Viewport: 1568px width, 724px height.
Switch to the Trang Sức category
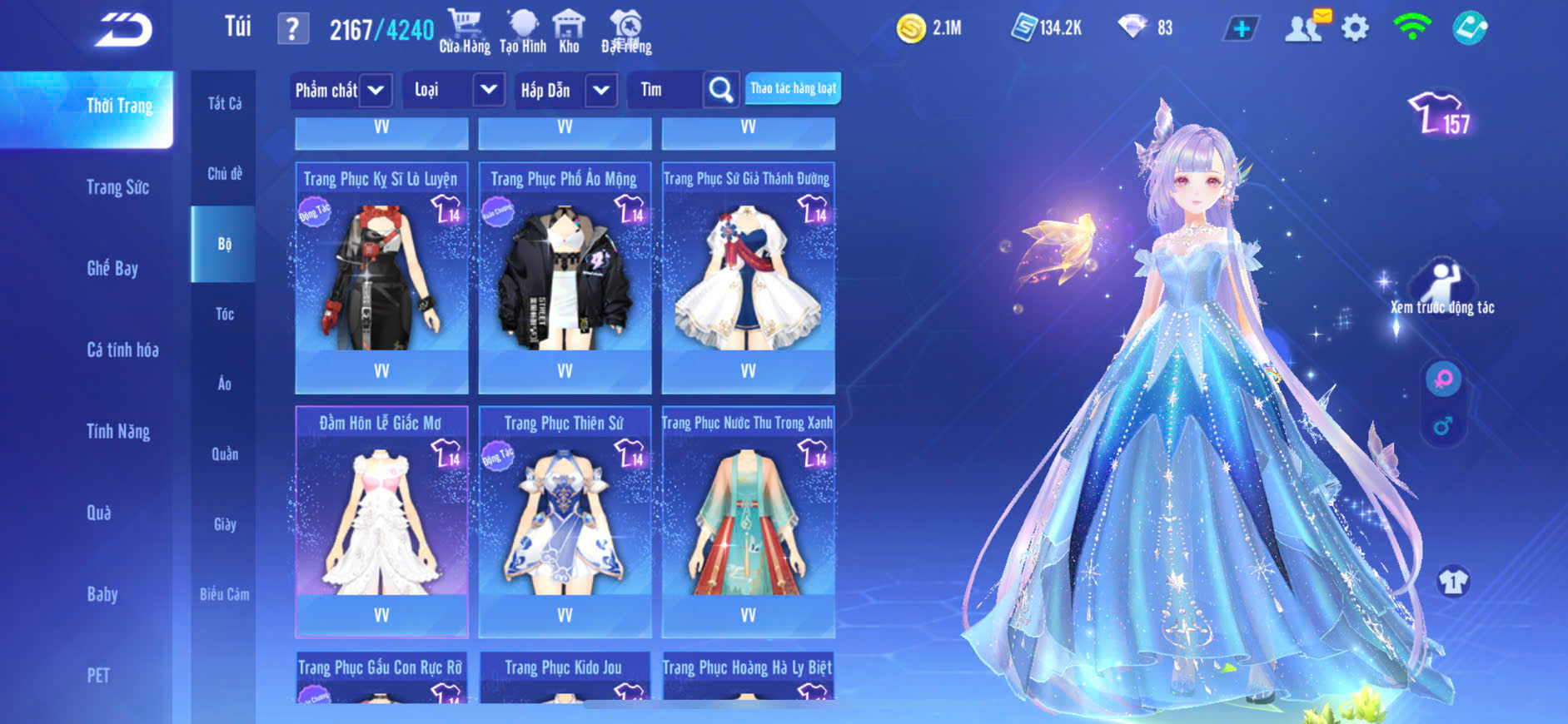pos(117,187)
